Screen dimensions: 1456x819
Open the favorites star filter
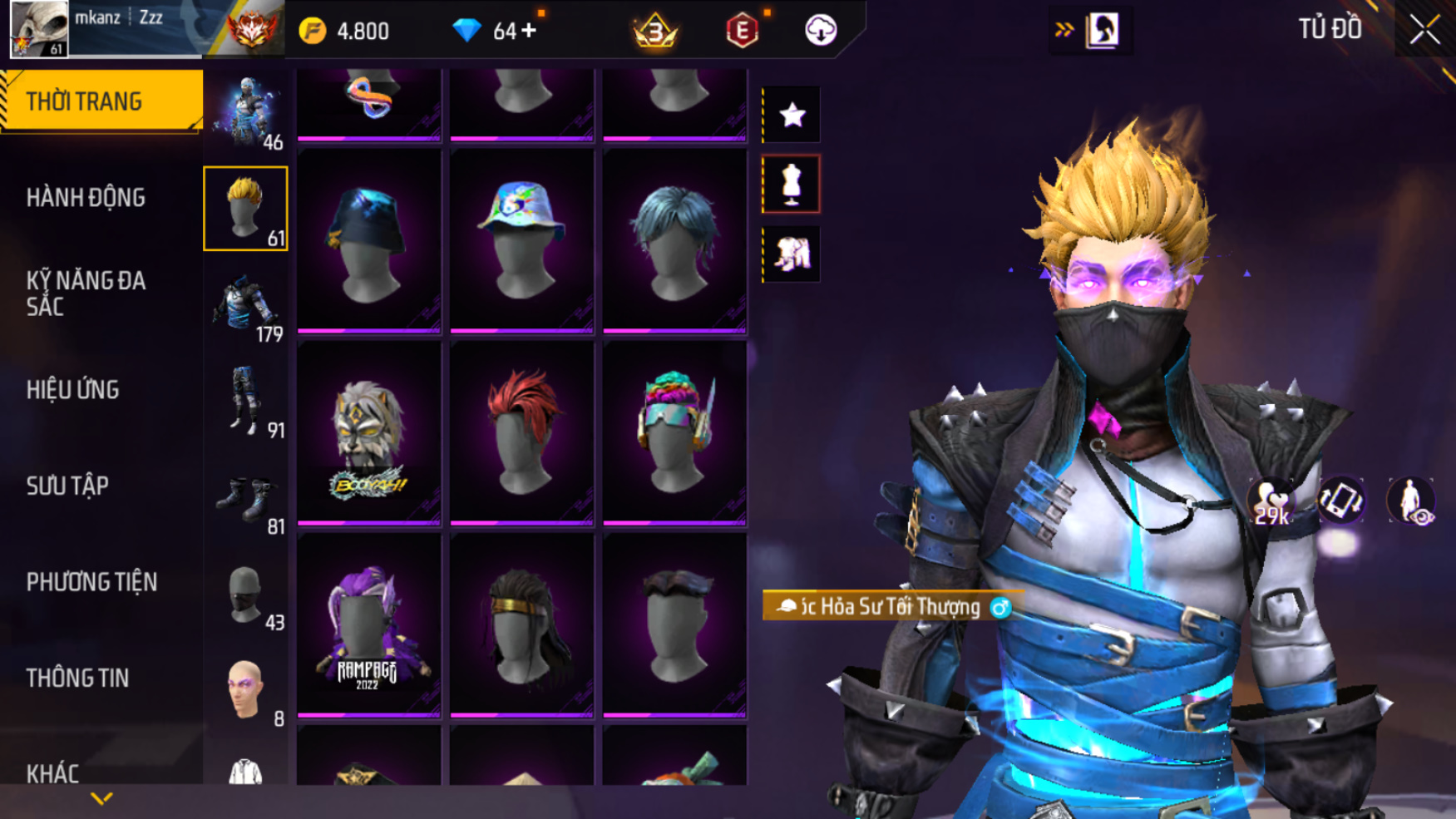point(792,115)
